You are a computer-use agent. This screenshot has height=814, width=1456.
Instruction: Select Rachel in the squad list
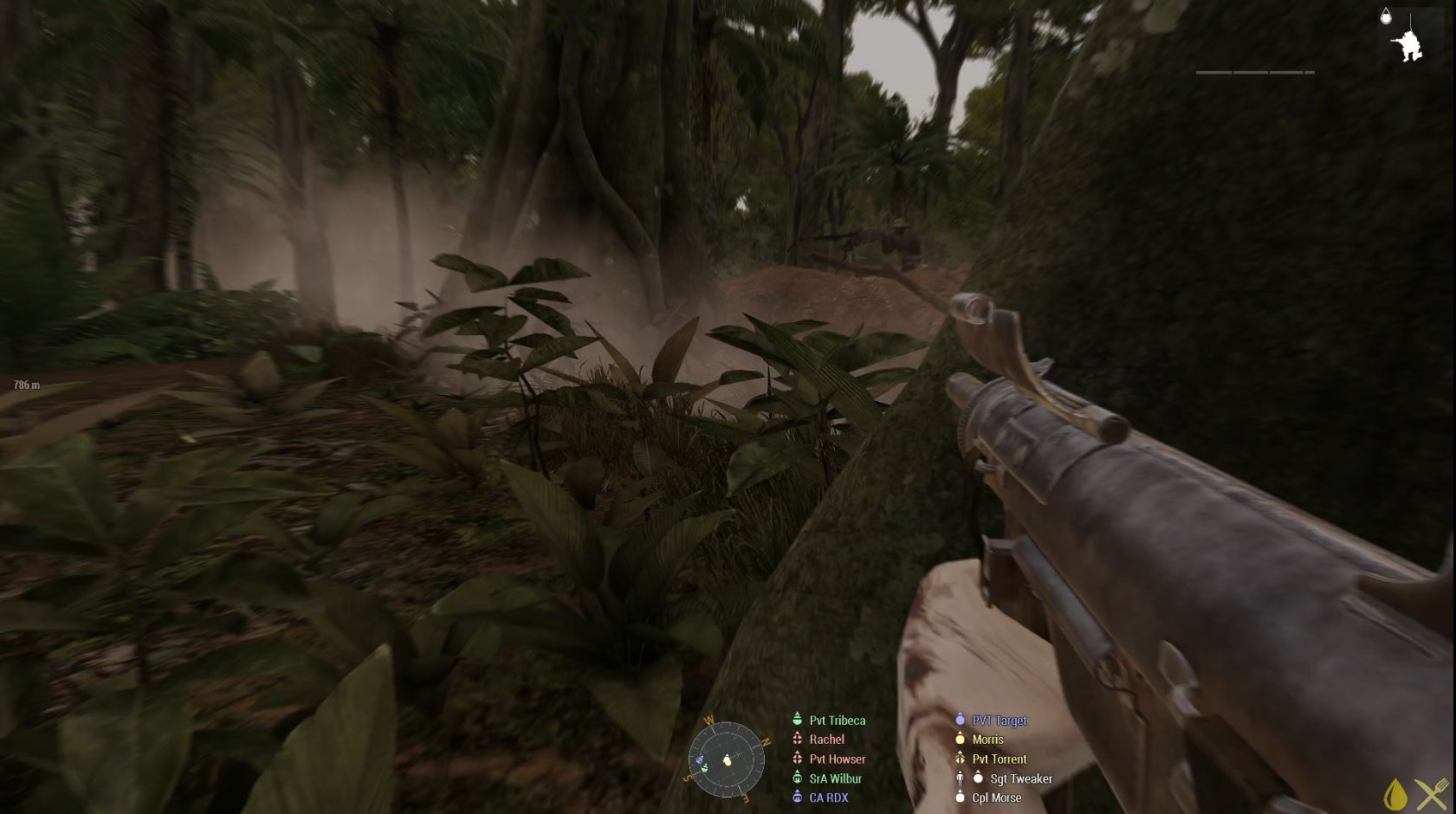(826, 740)
